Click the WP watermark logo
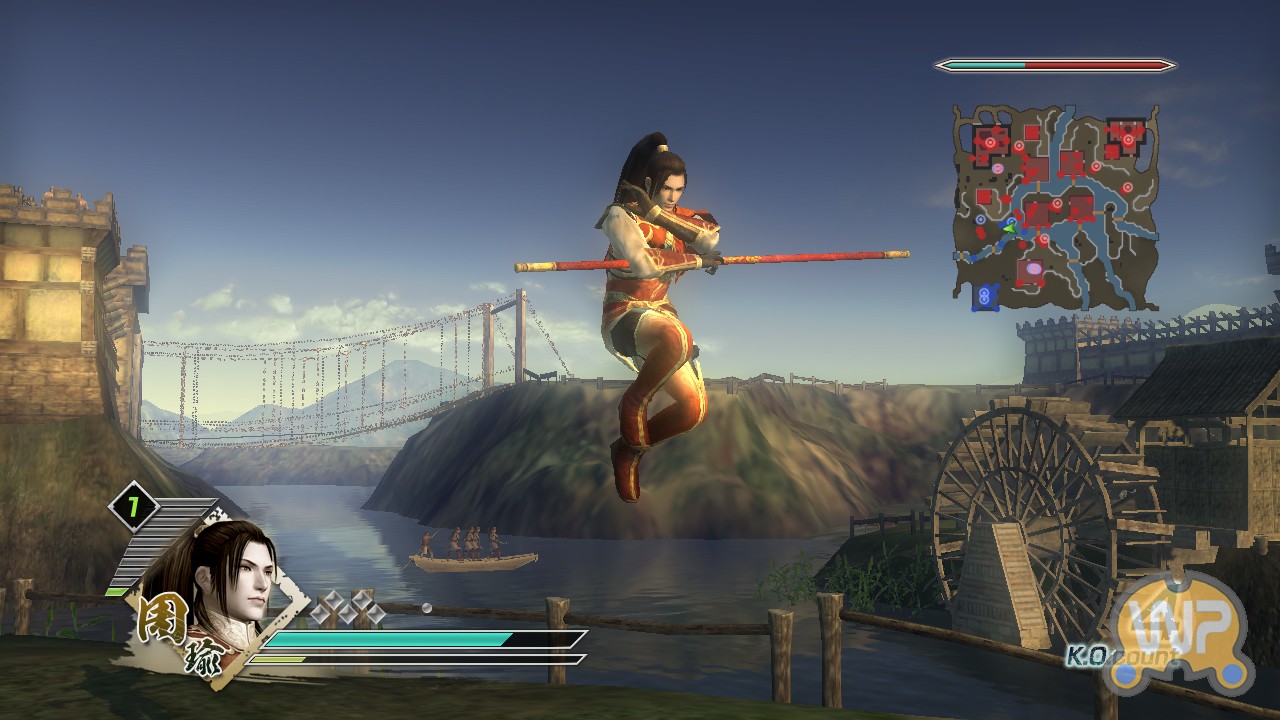The width and height of the screenshot is (1280, 720). (1185, 632)
